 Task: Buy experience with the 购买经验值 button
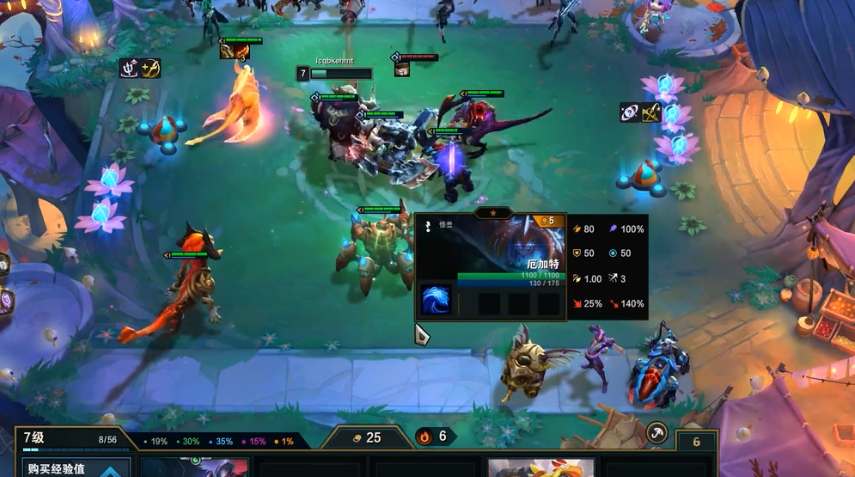66,467
